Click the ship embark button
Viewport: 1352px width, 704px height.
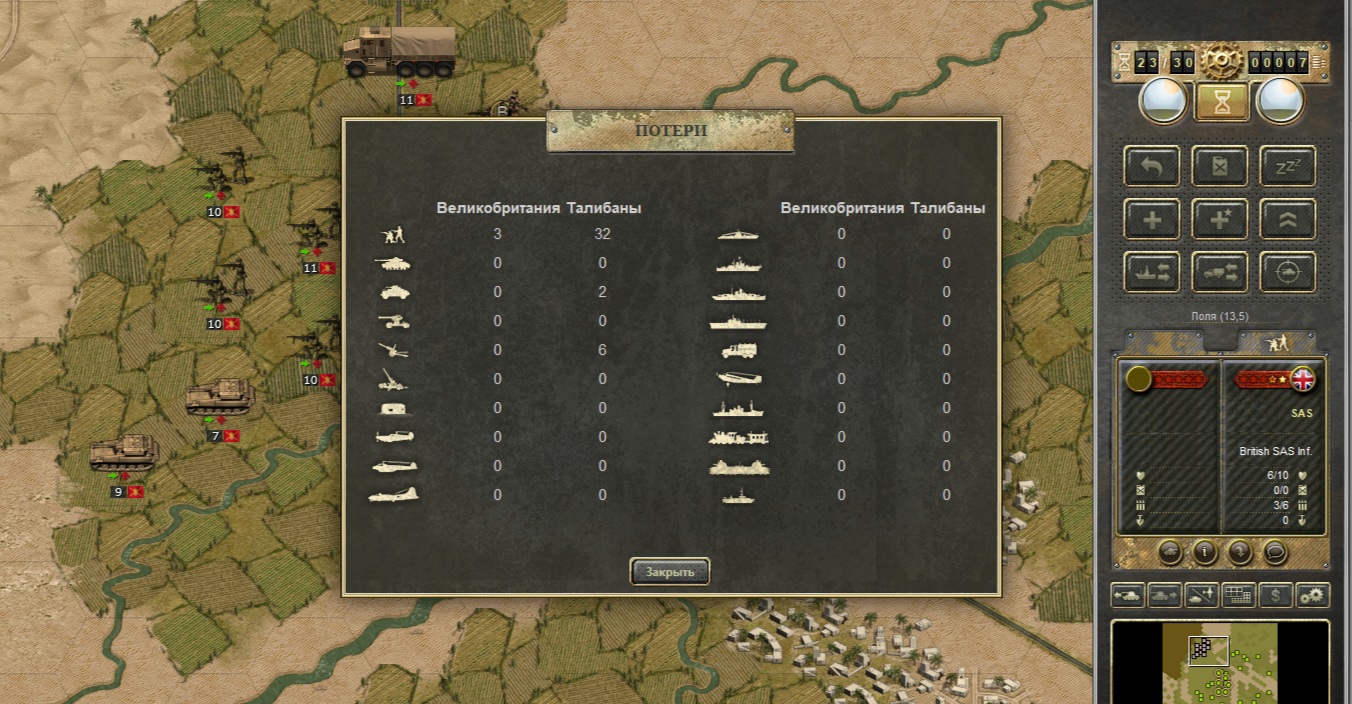1152,272
